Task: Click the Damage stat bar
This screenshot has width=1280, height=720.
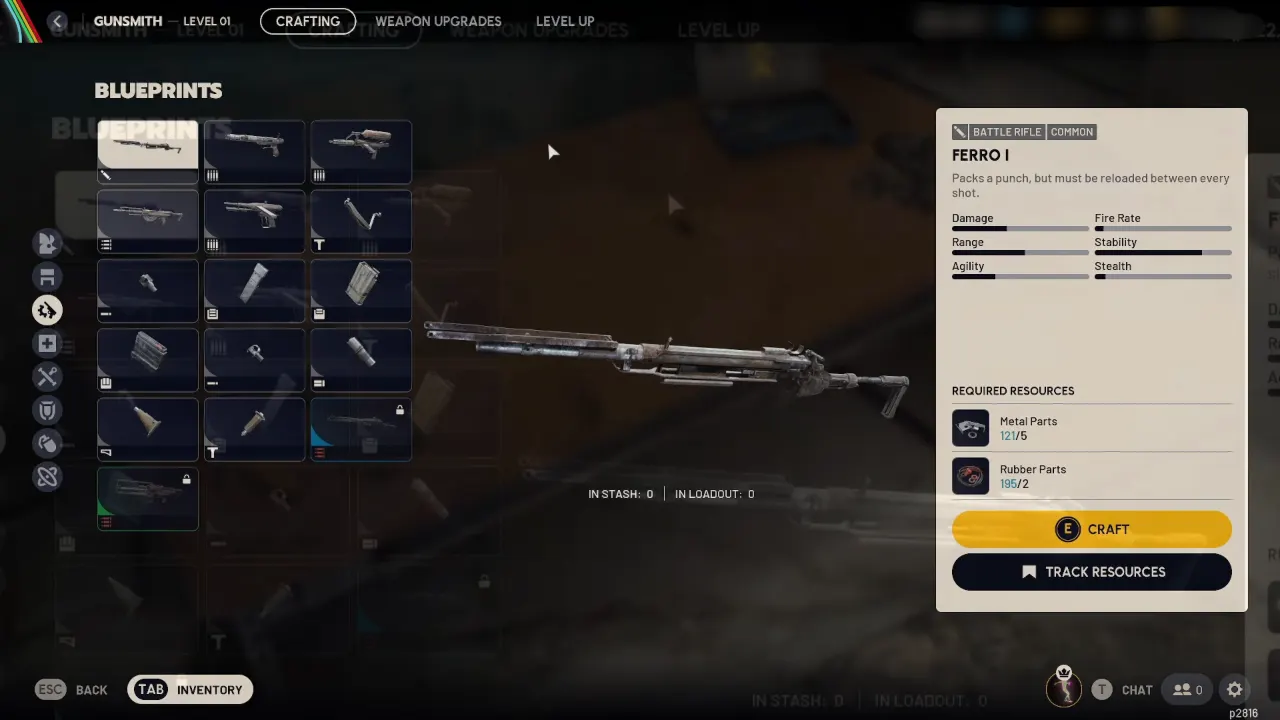Action: 1020,228
